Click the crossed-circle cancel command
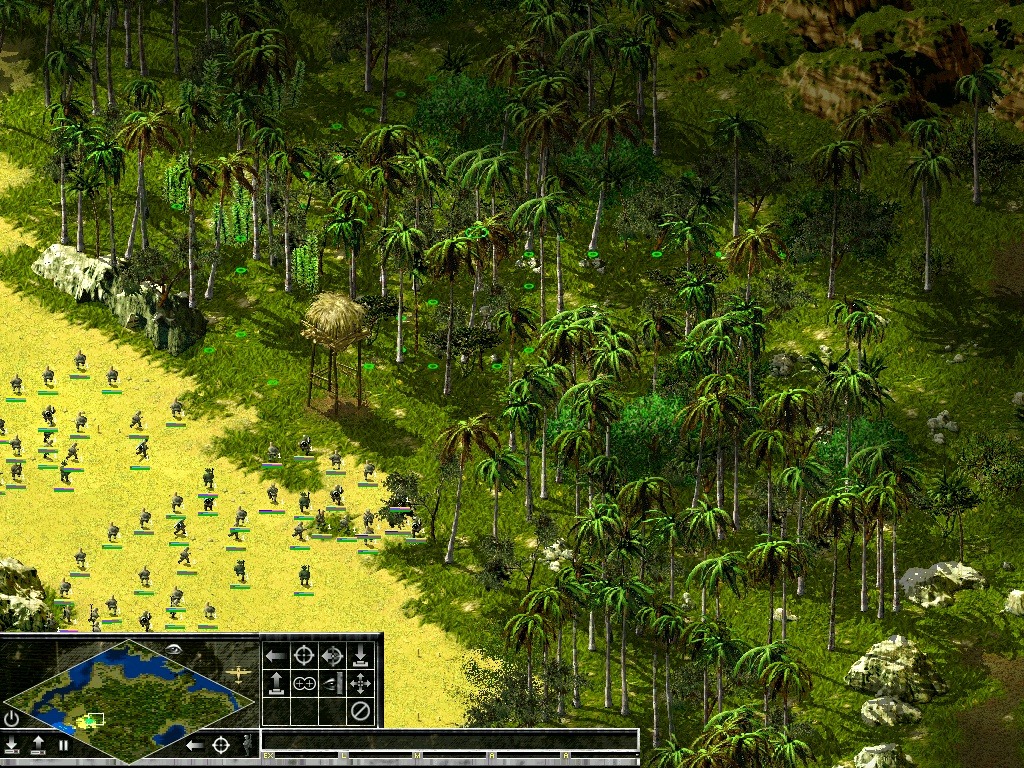This screenshot has height=768, width=1024. [360, 712]
